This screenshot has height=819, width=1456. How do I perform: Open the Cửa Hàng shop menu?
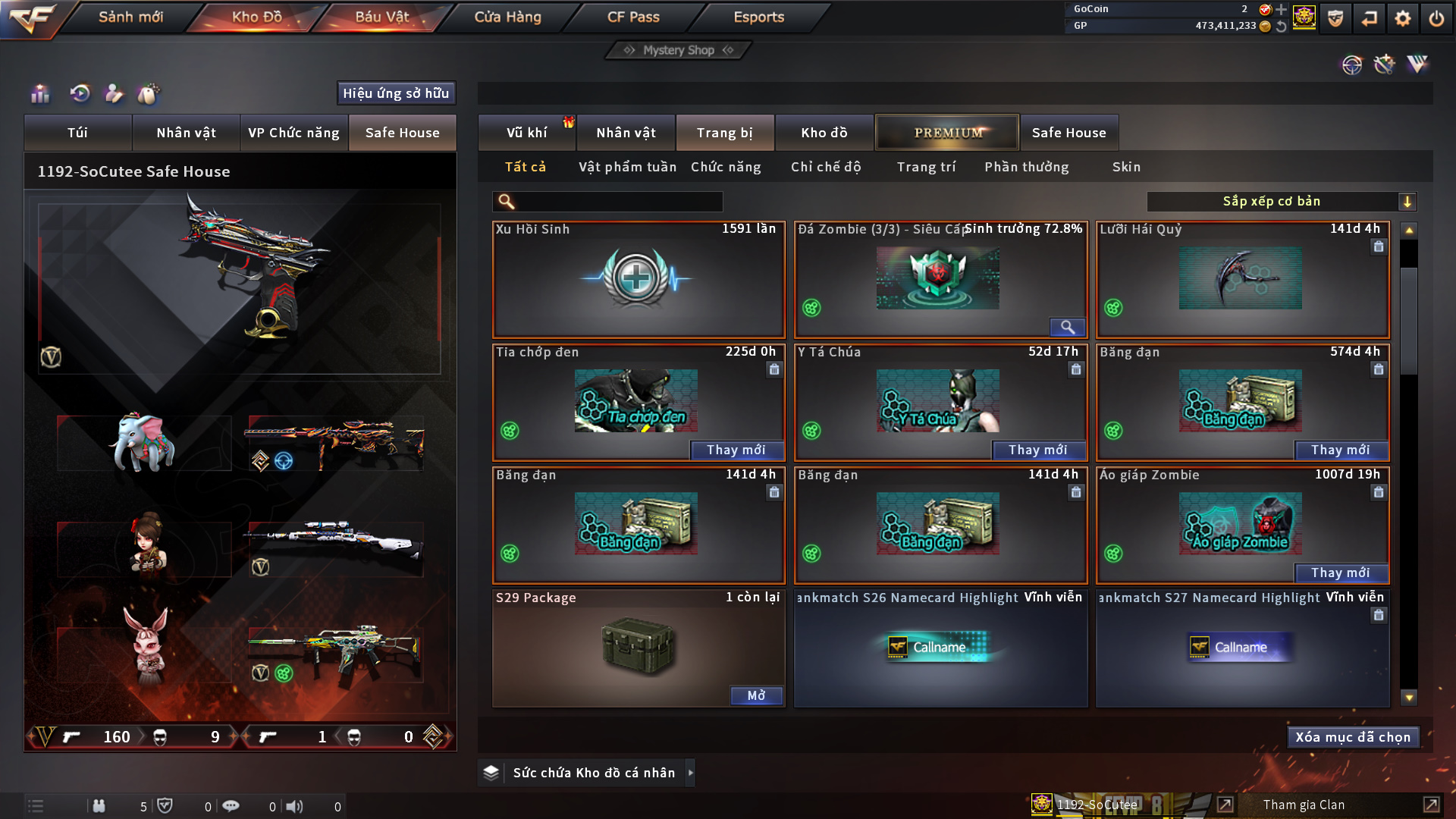pyautogui.click(x=507, y=17)
